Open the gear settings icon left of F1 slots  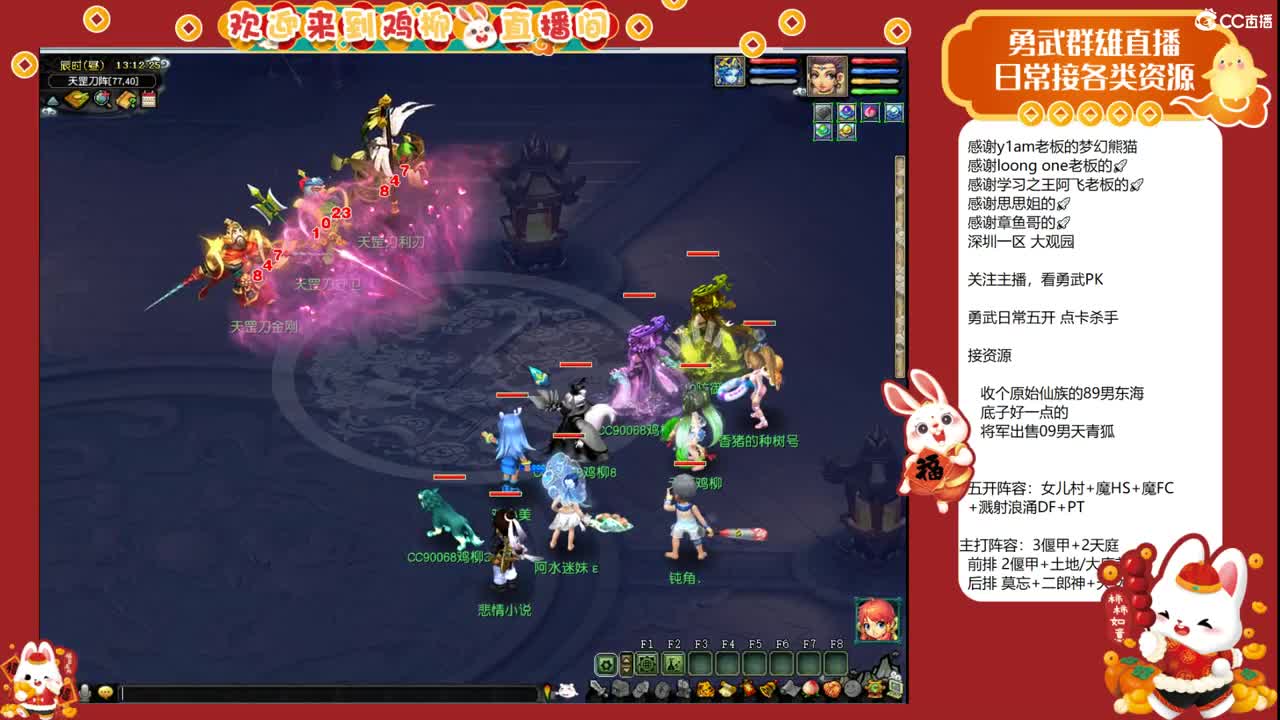[x=606, y=663]
